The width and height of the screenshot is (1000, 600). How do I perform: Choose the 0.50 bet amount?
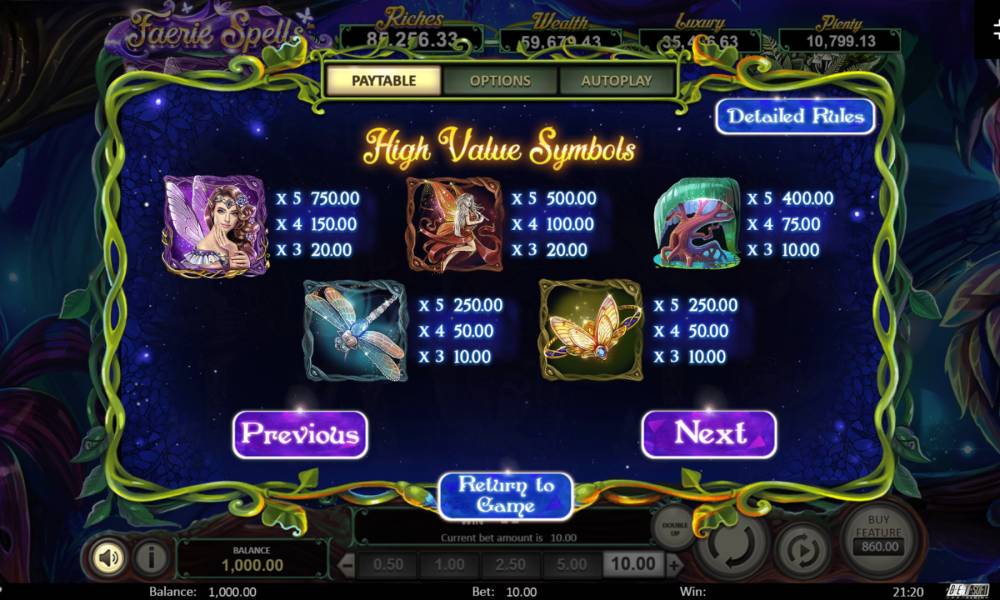[x=388, y=565]
